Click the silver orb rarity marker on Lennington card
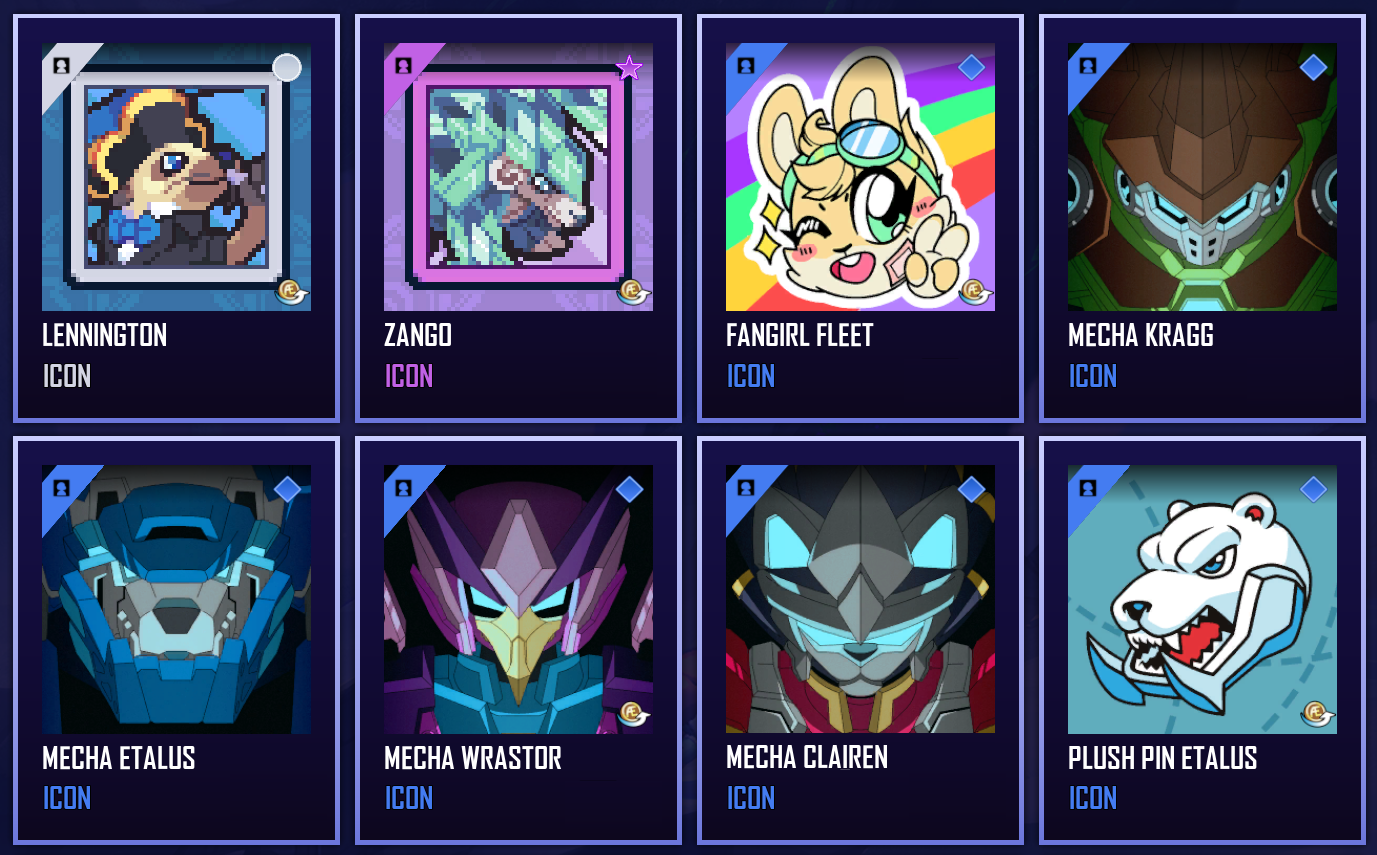The width and height of the screenshot is (1377, 855). tap(287, 67)
